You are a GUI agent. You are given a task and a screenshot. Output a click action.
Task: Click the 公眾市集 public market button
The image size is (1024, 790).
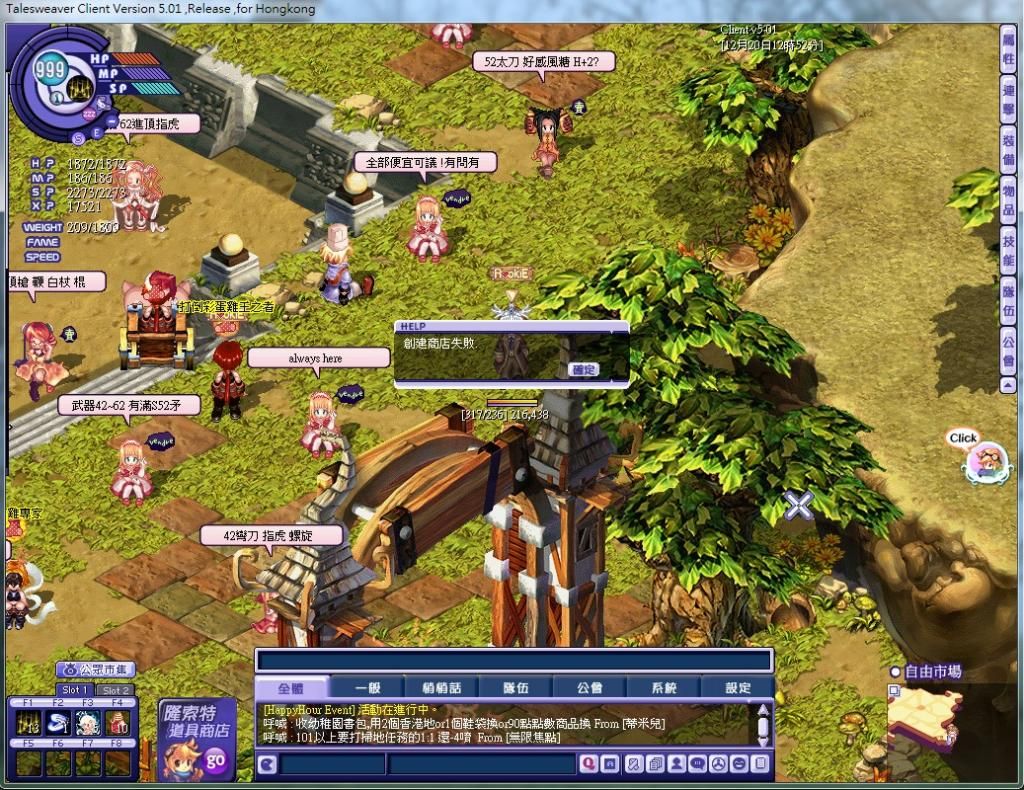coord(95,669)
